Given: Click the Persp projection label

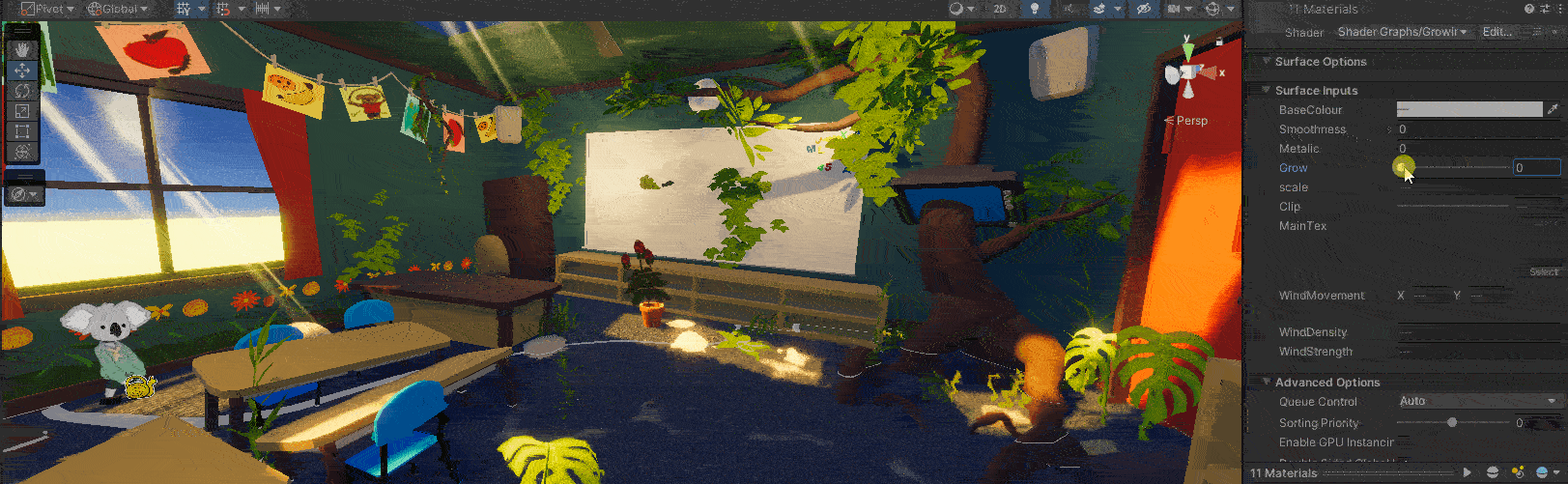Looking at the screenshot, I should 1191,121.
